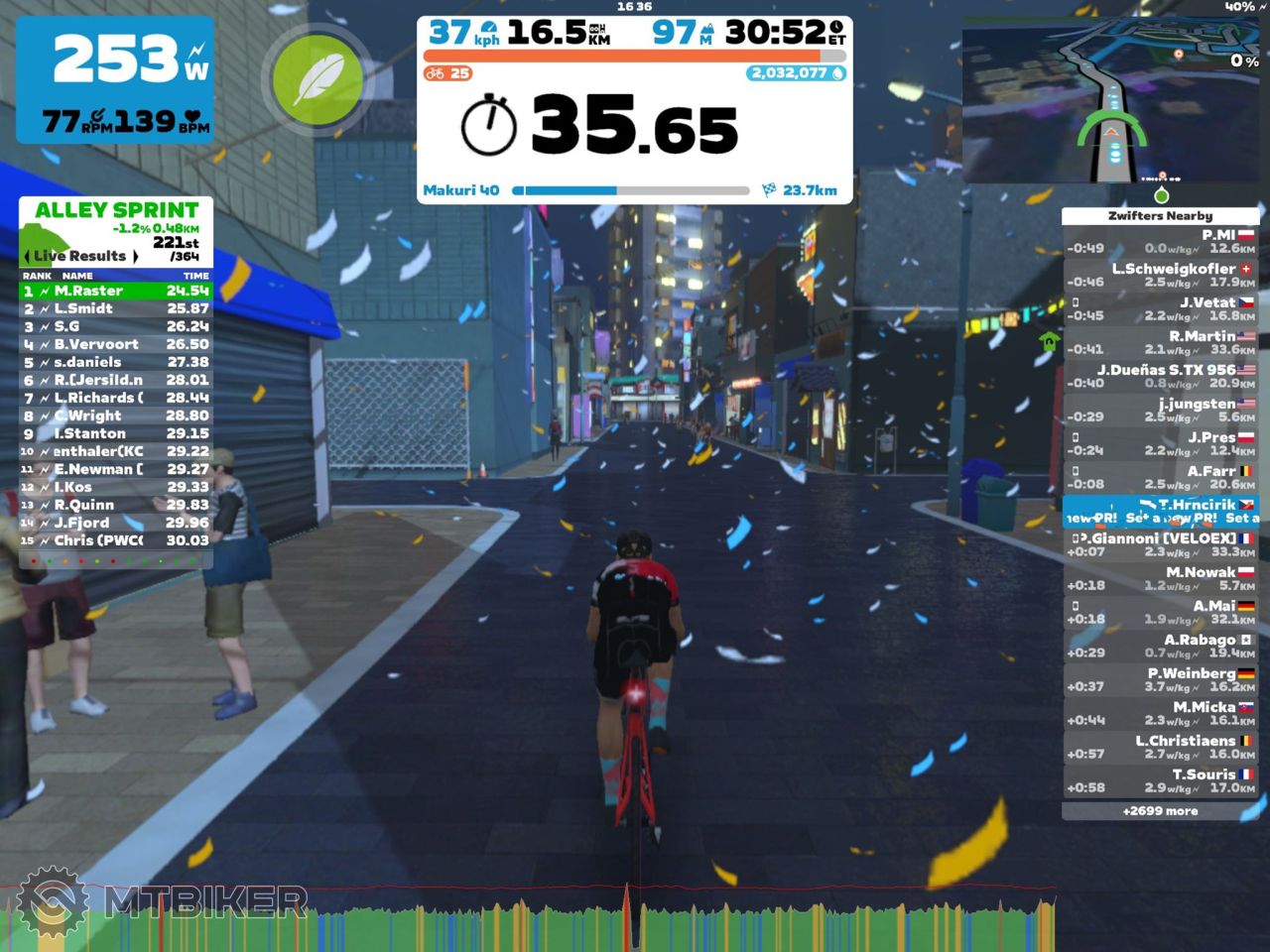Choose J.Dueñas S.TX 956 in the nearby list
This screenshot has width=1270, height=952.
1160,376
